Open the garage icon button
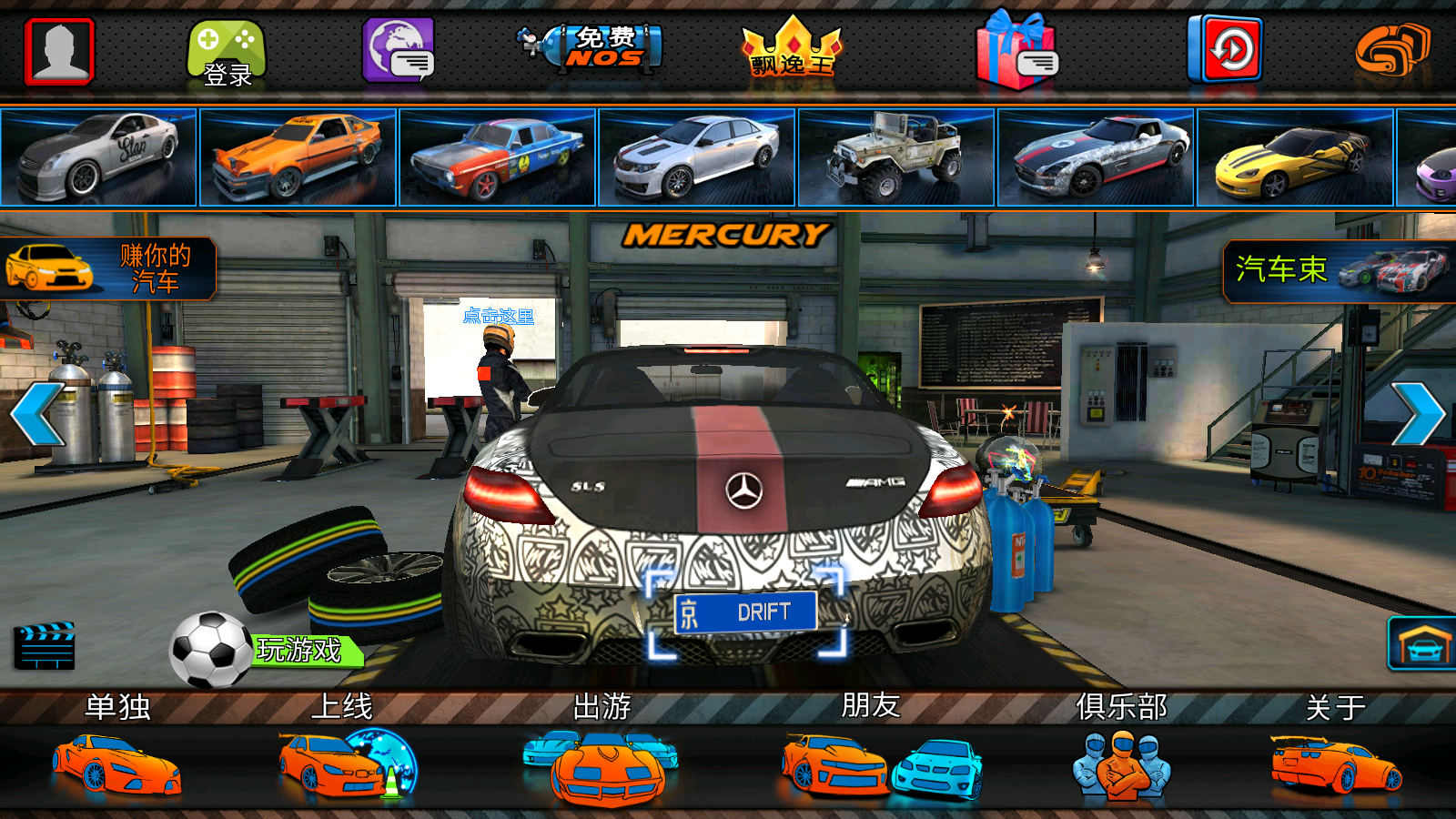The image size is (1456, 819). coord(1421,644)
